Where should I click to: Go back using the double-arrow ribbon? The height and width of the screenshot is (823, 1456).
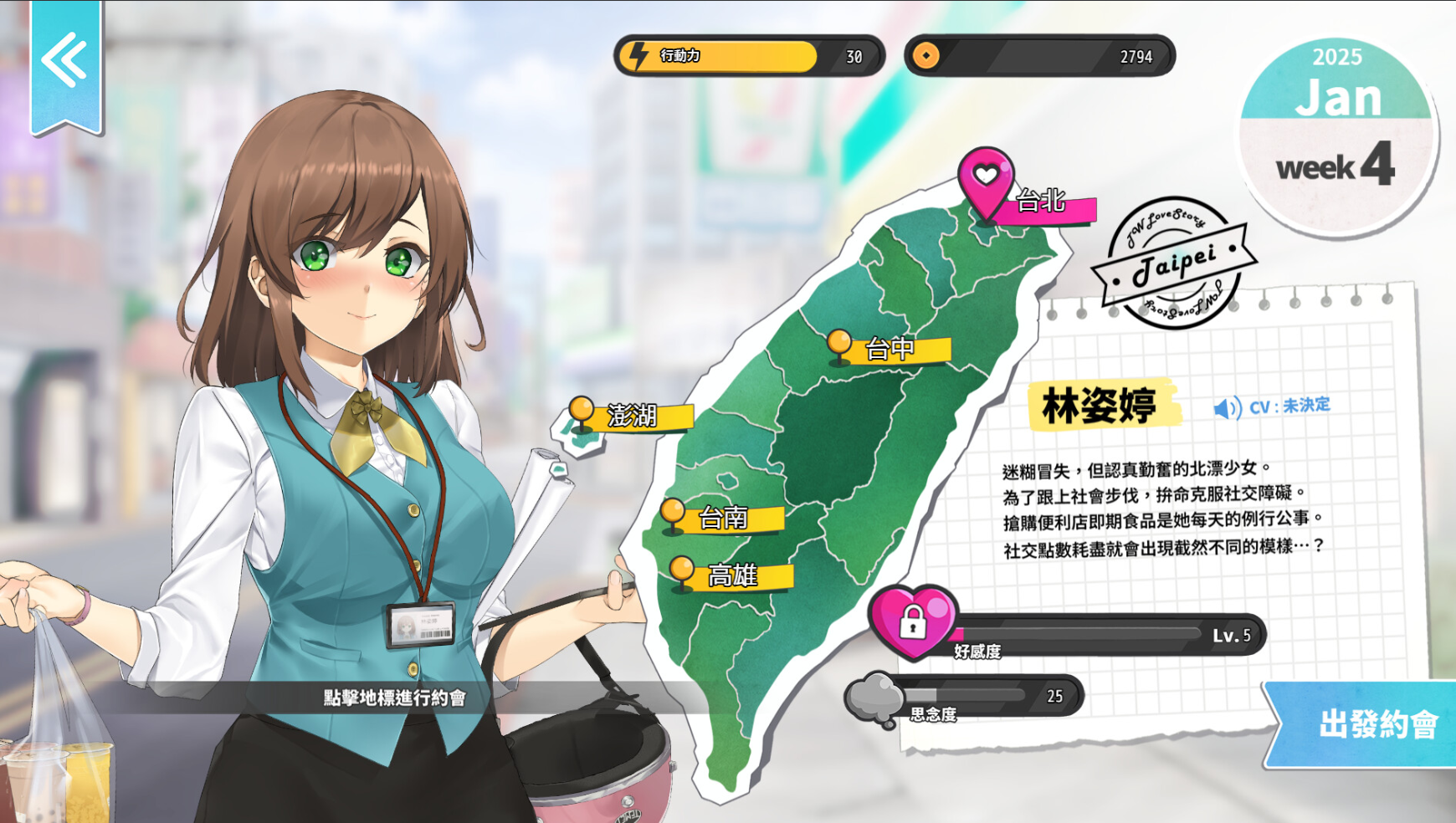tap(65, 60)
